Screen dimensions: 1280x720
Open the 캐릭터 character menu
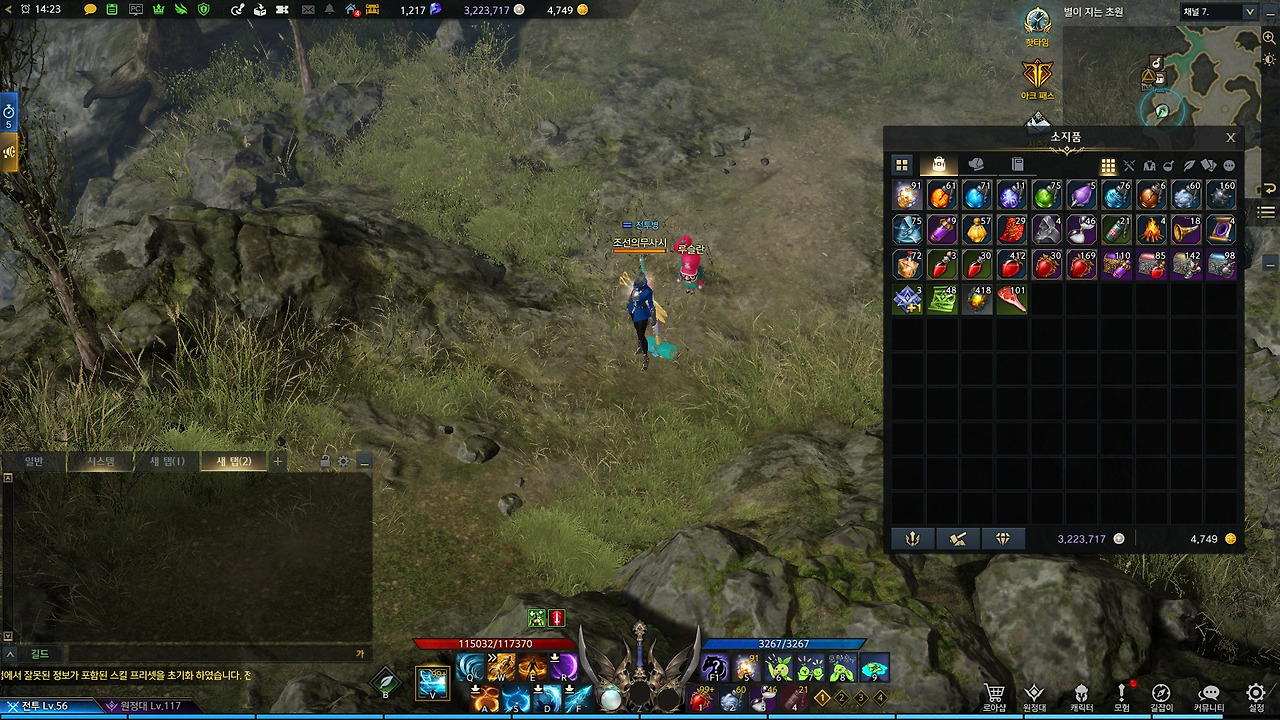pos(1081,697)
